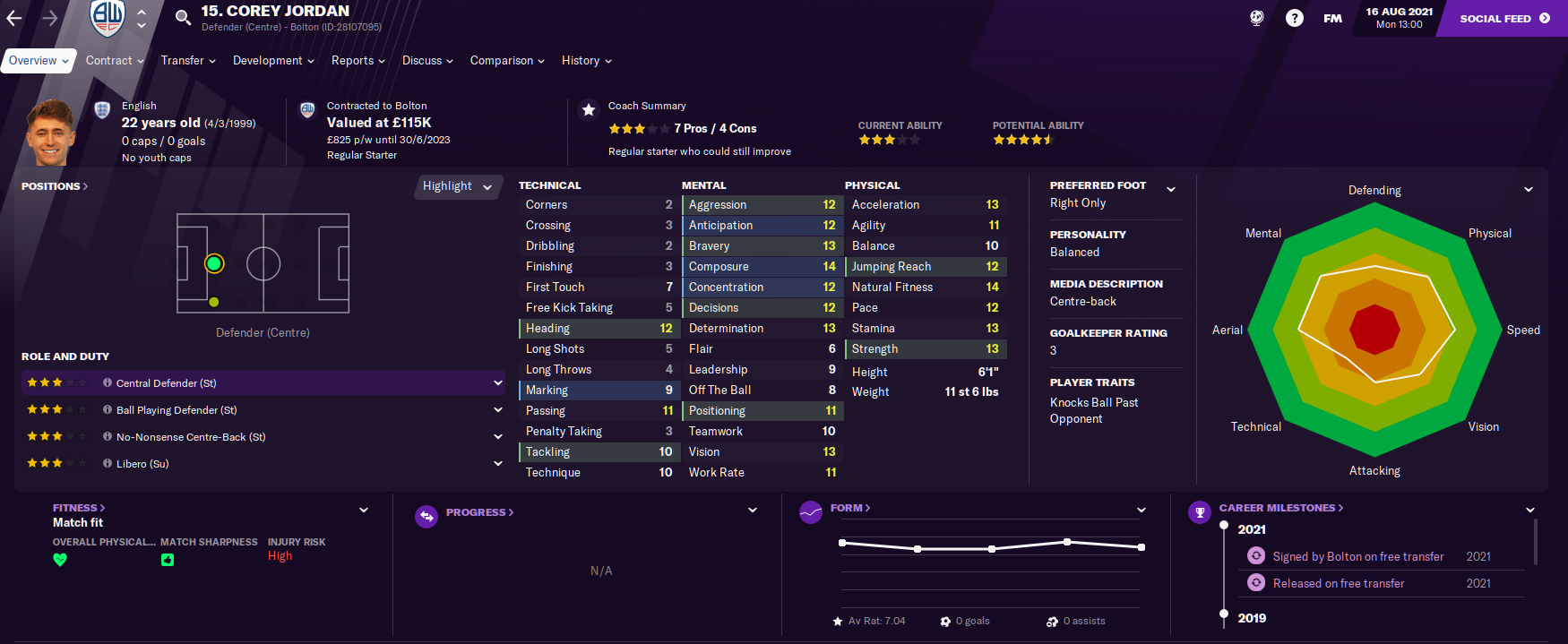Open the Social Feed panel
The width and height of the screenshot is (1568, 644).
point(1504,18)
